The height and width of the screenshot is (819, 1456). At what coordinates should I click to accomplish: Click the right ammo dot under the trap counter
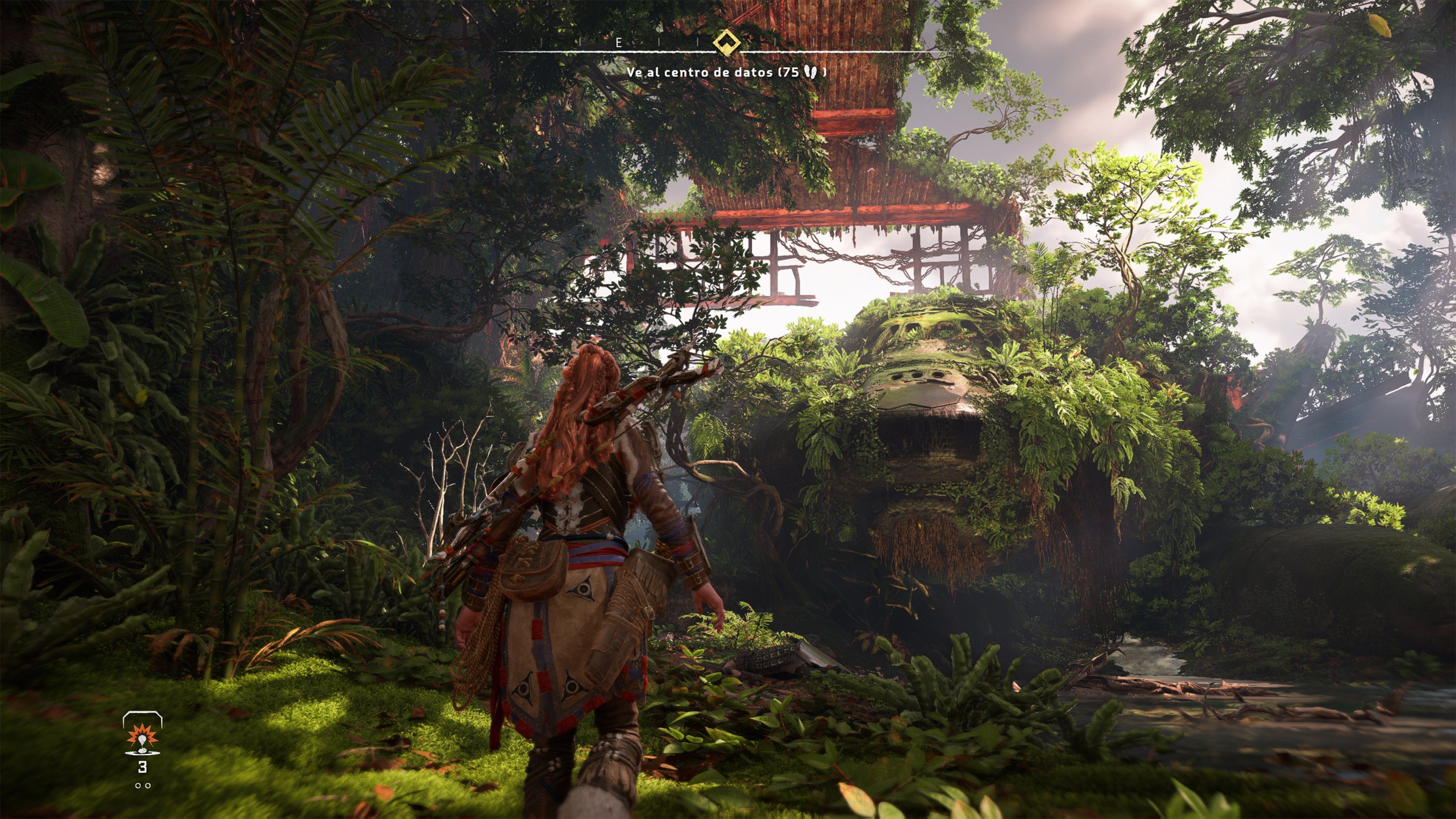148,786
